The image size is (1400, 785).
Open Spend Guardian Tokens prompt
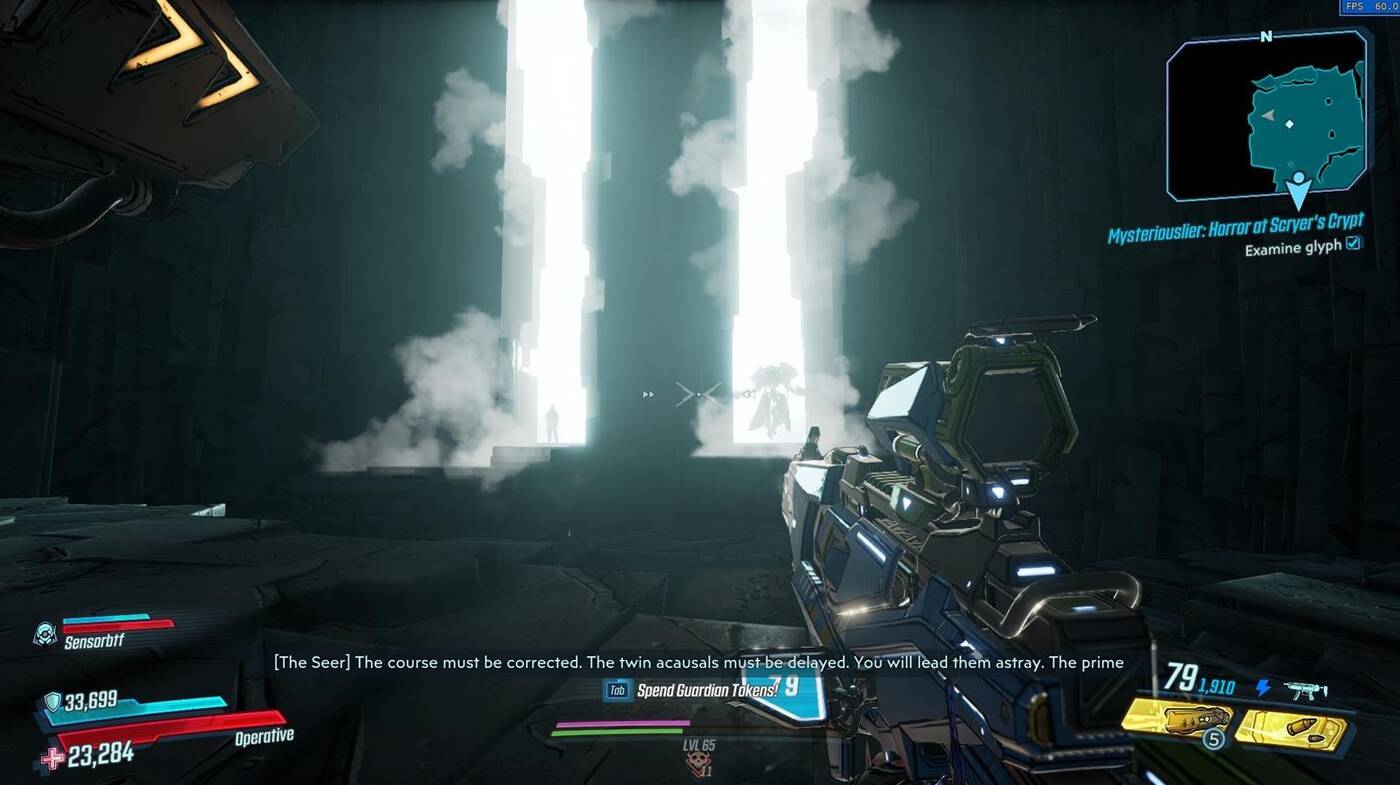[692, 690]
